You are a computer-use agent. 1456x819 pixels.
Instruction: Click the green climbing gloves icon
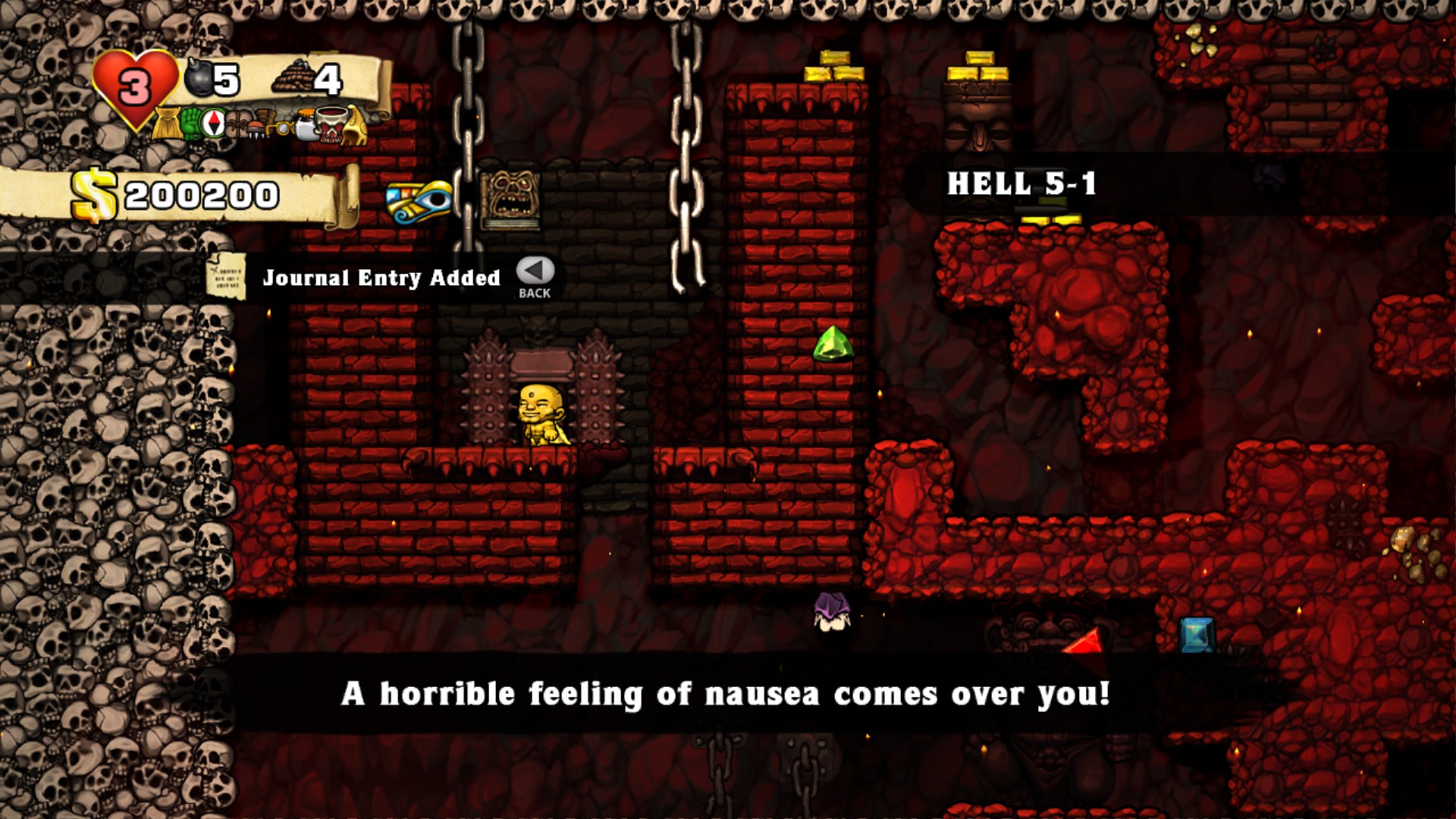coord(192,125)
